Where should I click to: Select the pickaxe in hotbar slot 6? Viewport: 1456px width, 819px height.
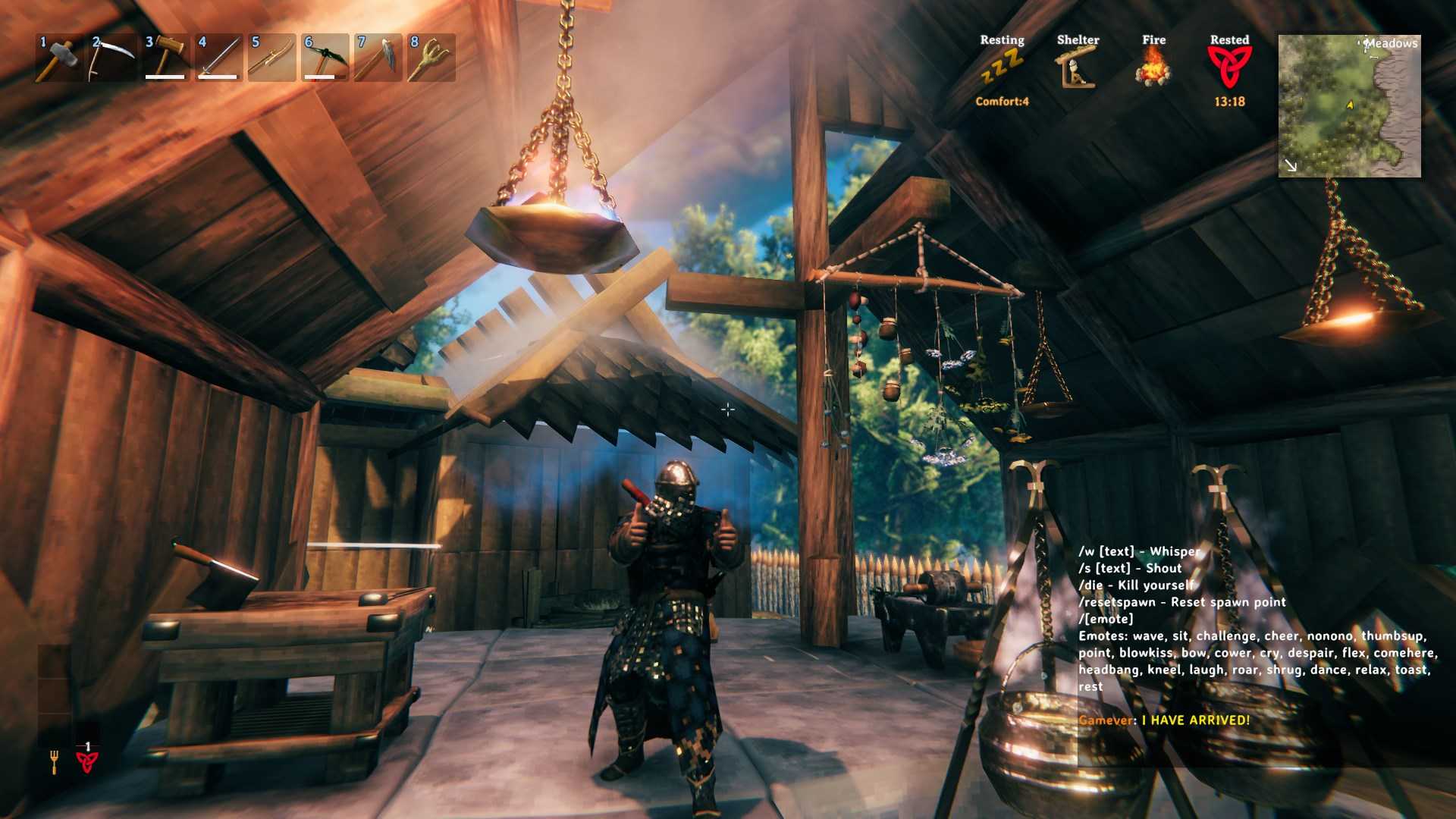tap(325, 58)
